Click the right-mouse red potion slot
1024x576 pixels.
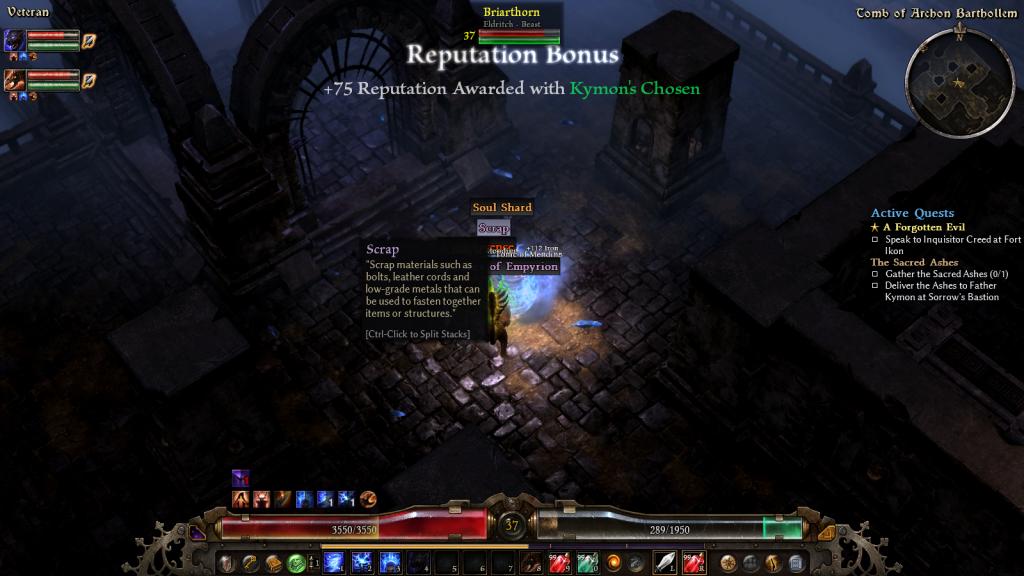pyautogui.click(x=693, y=562)
